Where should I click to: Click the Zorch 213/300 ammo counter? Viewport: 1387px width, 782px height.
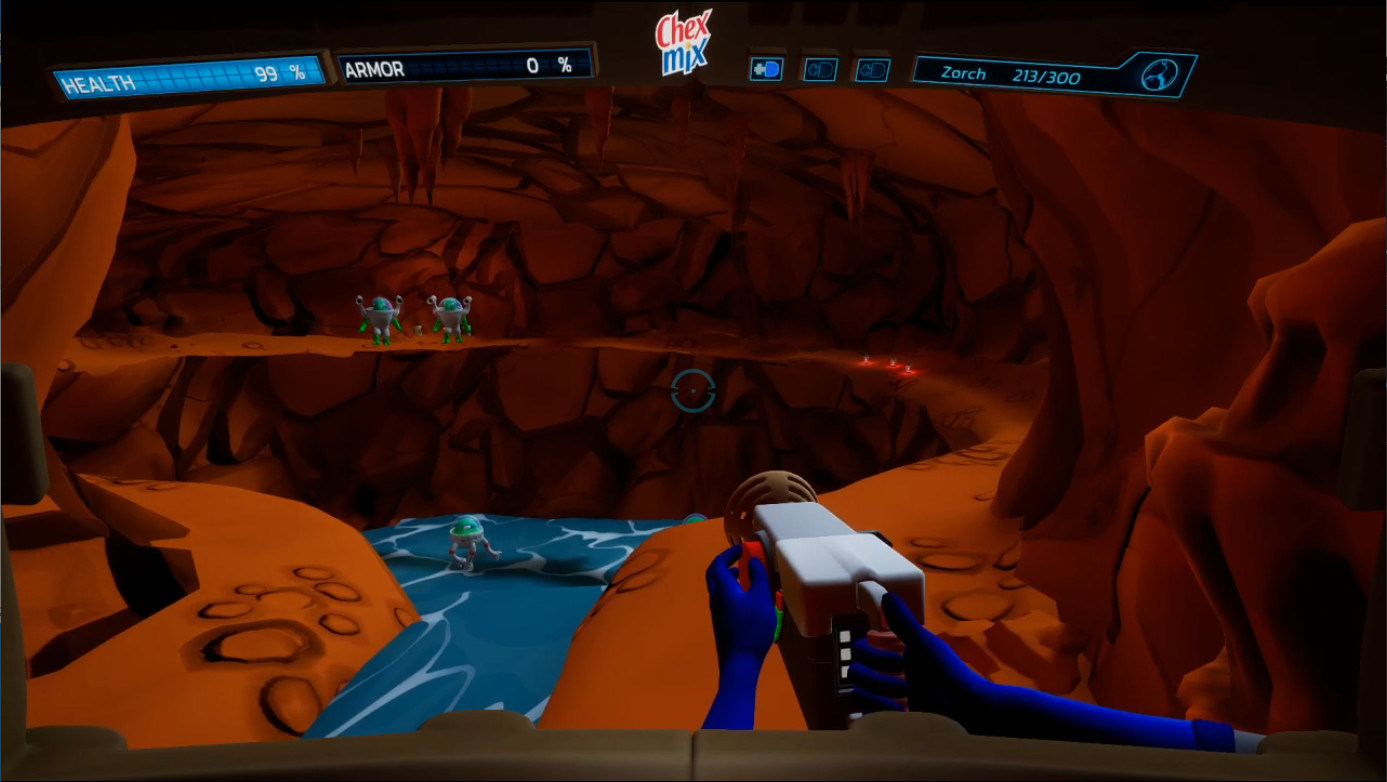[x=1010, y=73]
